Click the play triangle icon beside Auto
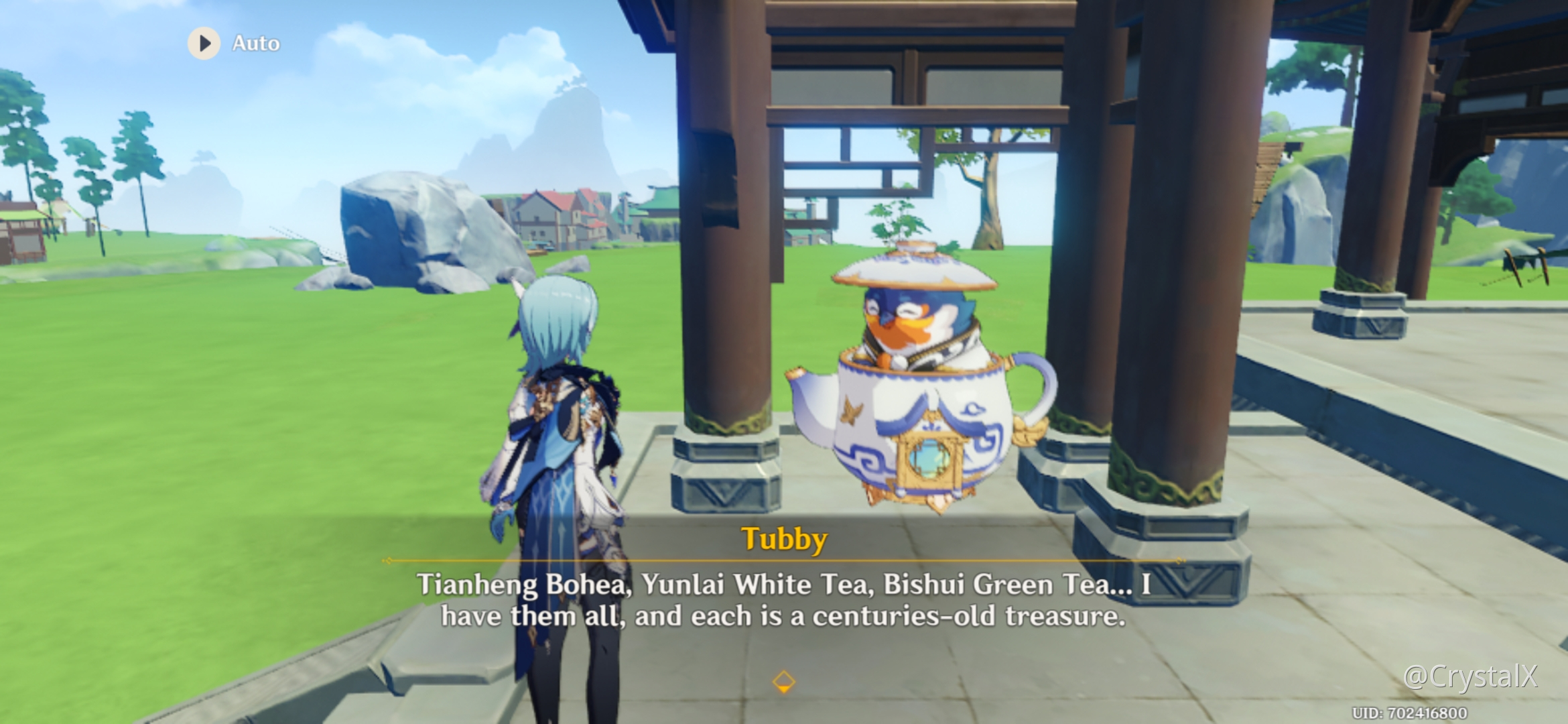Viewport: 1568px width, 724px height. pyautogui.click(x=204, y=43)
